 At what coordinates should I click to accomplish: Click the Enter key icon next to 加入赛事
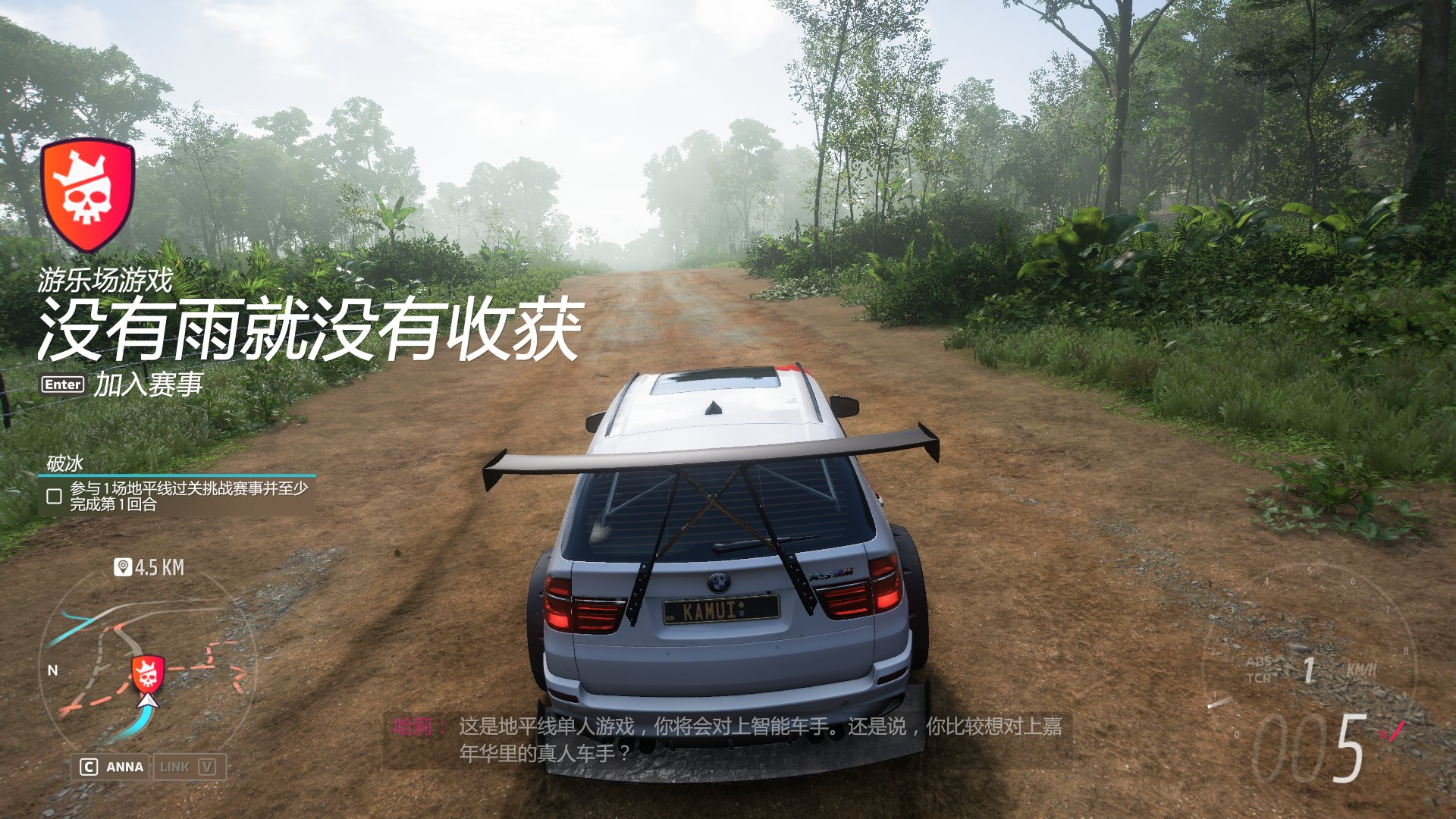64,384
